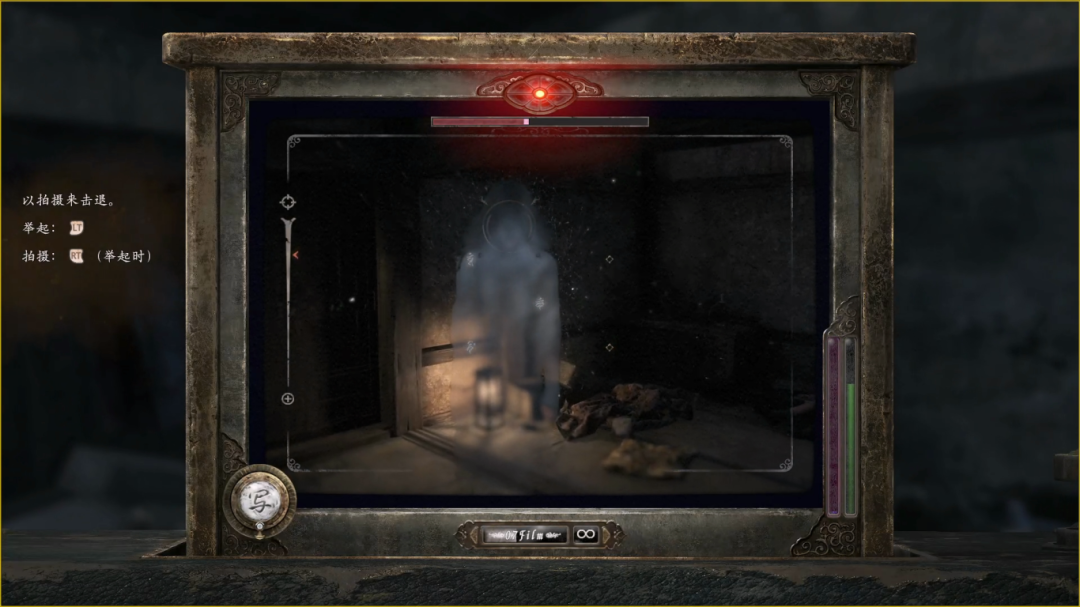The image size is (1080, 607).
Task: Click the round 写 shutter button
Action: coord(259,496)
